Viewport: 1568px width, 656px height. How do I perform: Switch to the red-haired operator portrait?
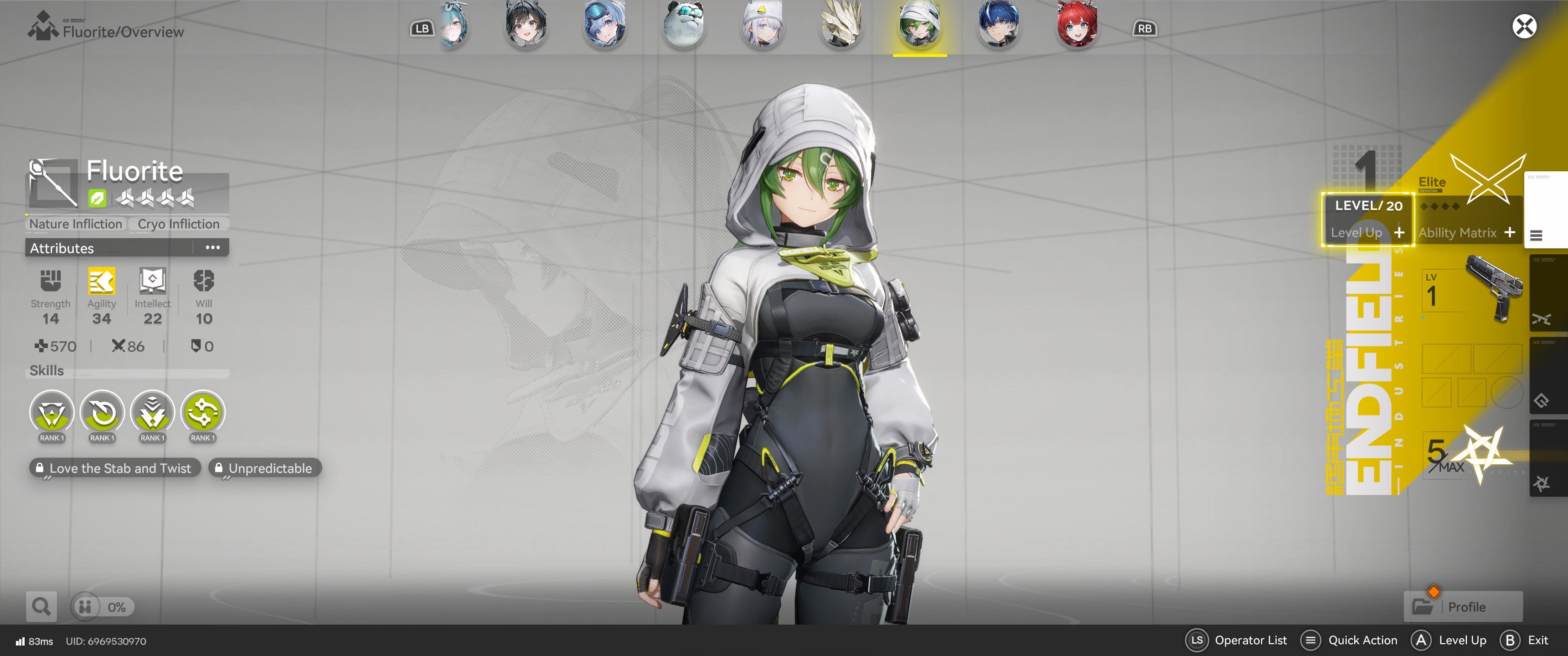[x=1077, y=26]
